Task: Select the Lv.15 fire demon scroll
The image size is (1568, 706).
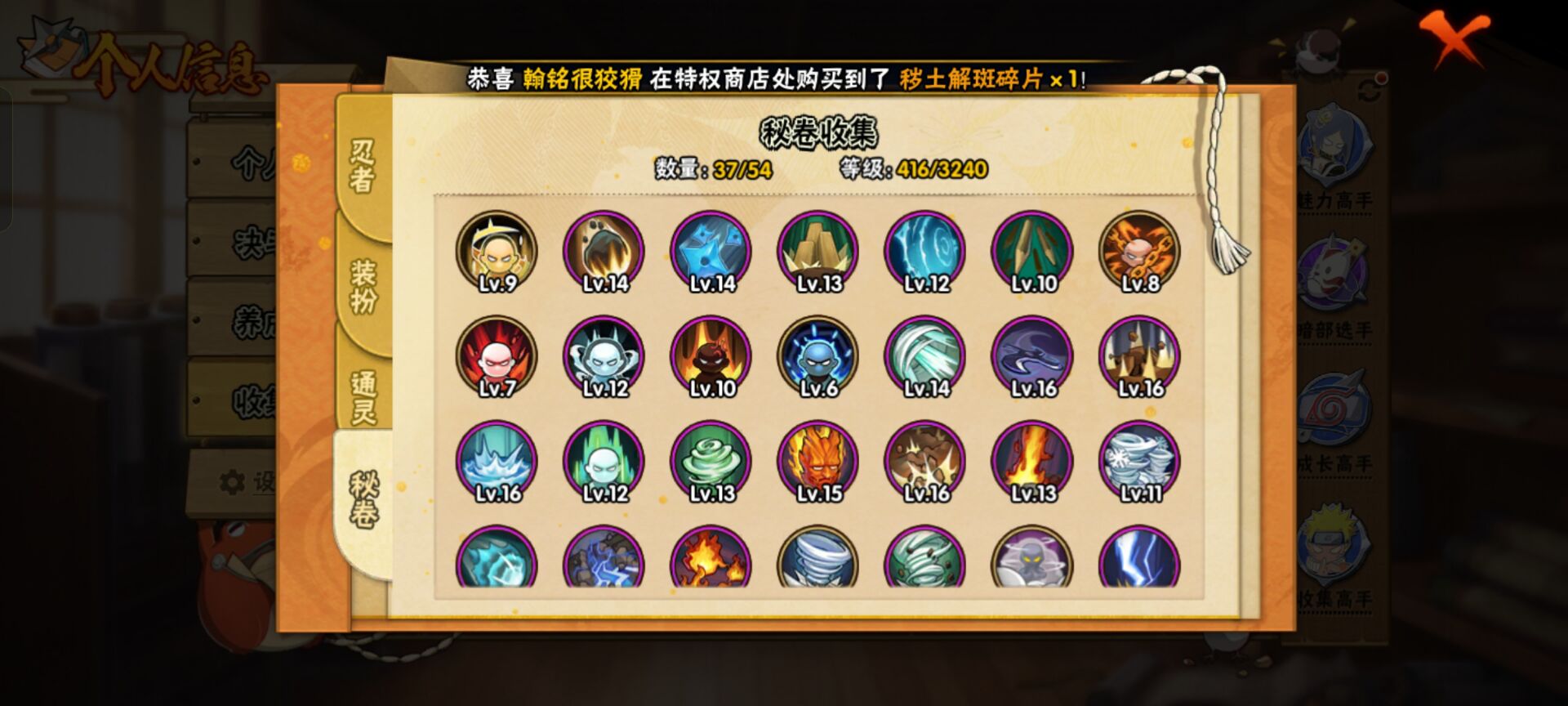Action: (x=819, y=460)
